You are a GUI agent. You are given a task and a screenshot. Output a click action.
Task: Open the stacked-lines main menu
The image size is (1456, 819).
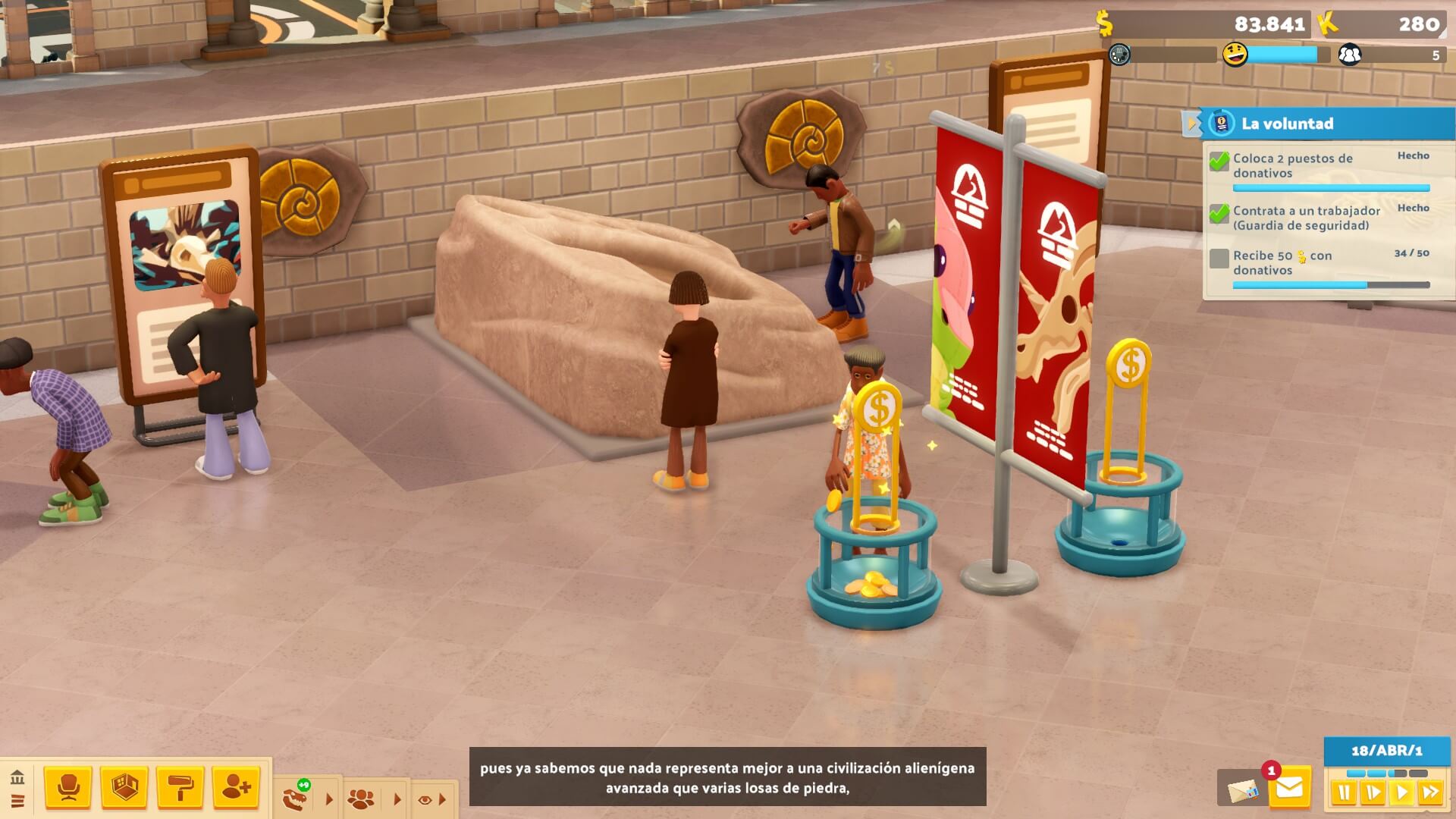[x=17, y=801]
